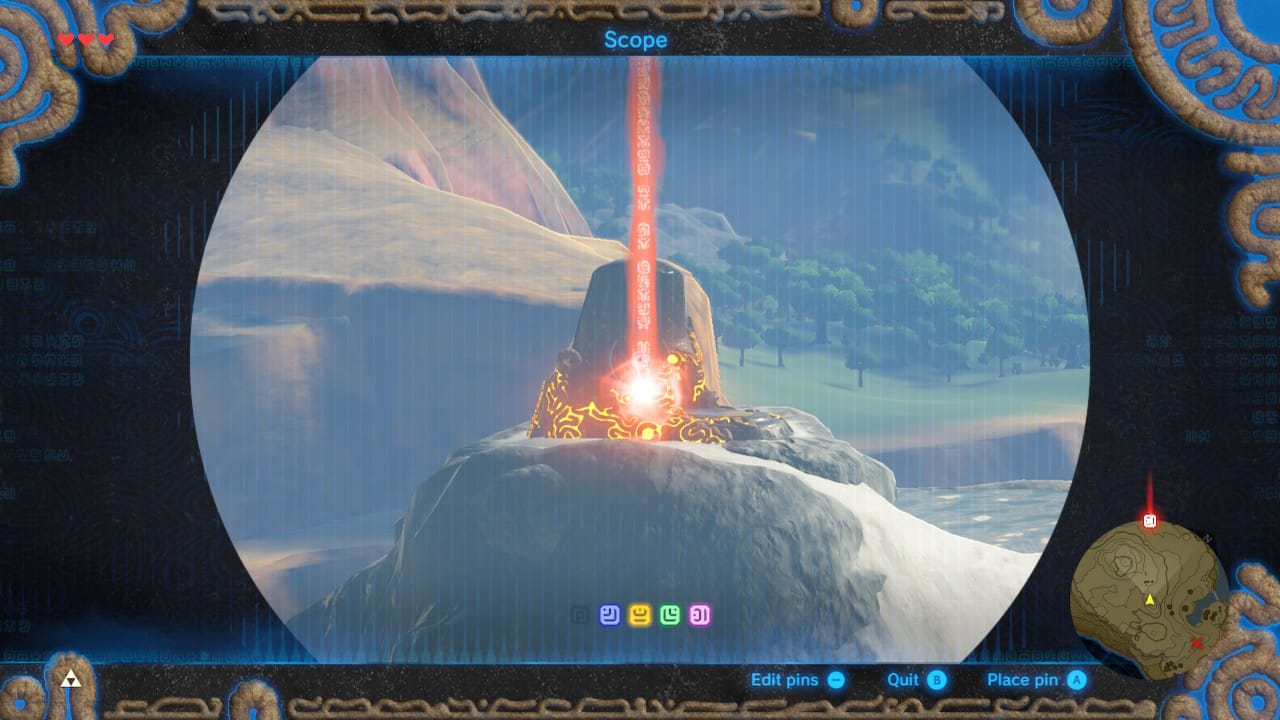This screenshot has width=1280, height=720.
Task: Click the red beacon marker on the minimap
Action: click(x=1148, y=520)
